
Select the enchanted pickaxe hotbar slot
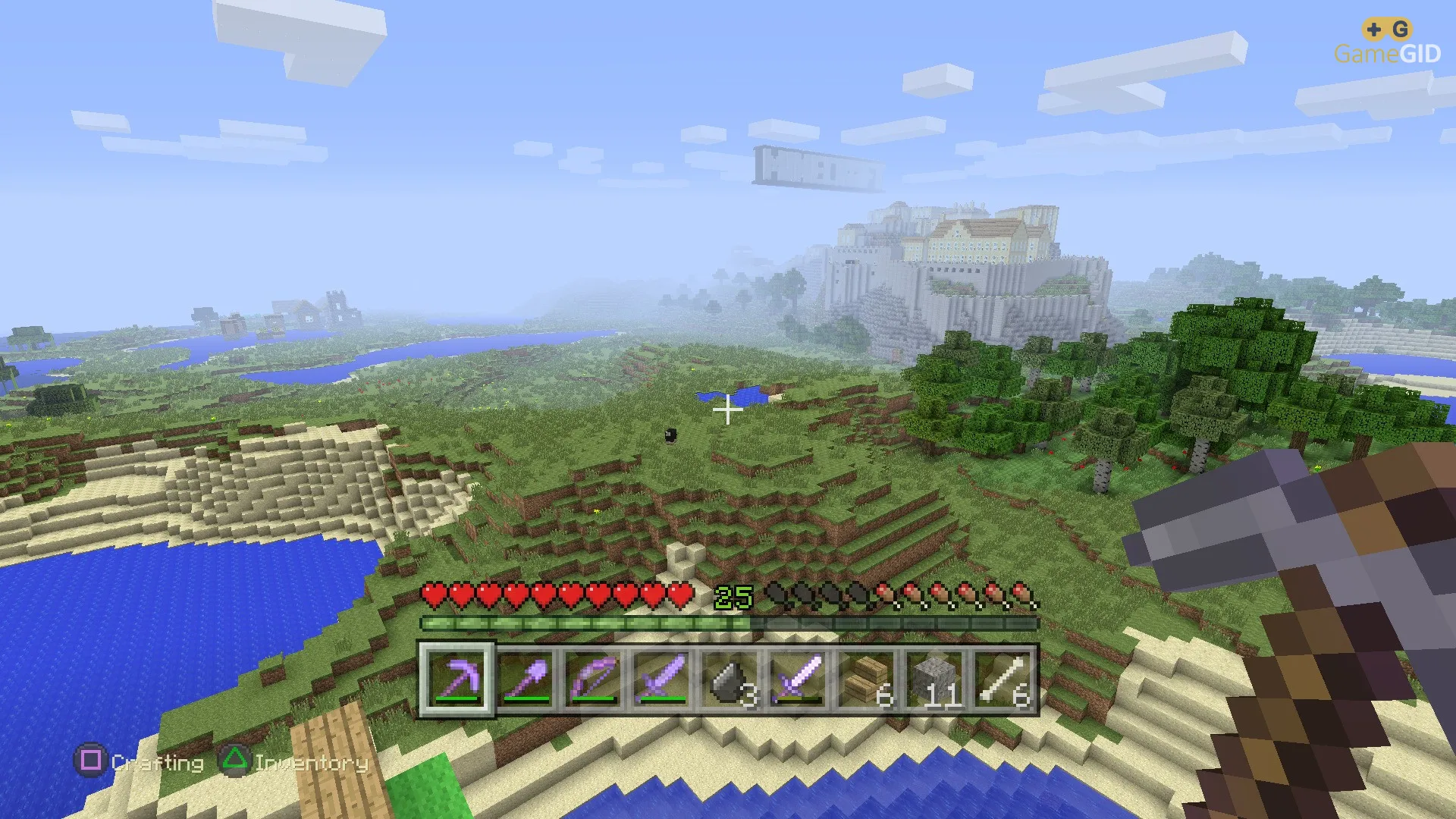(x=457, y=679)
